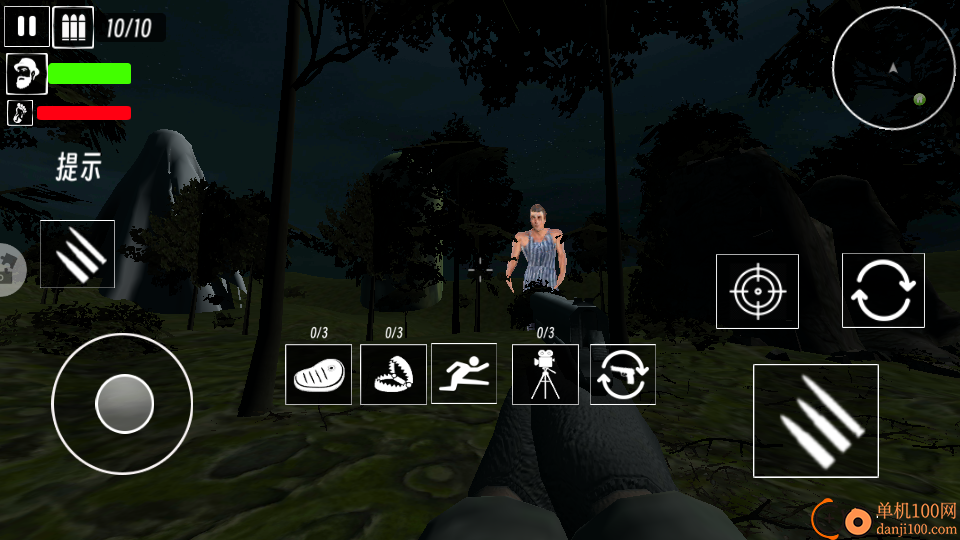
Task: Pause the game
Action: (27, 27)
